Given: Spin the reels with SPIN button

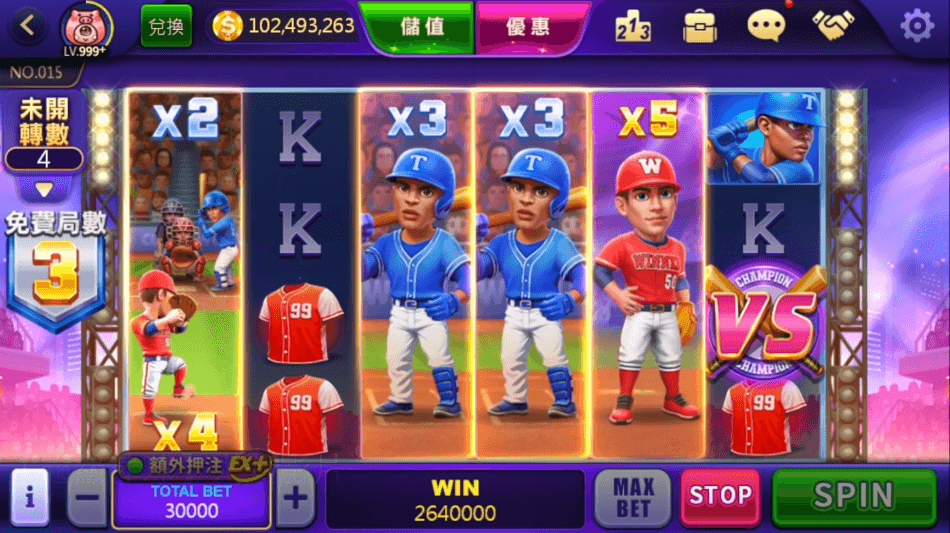Looking at the screenshot, I should point(853,497).
